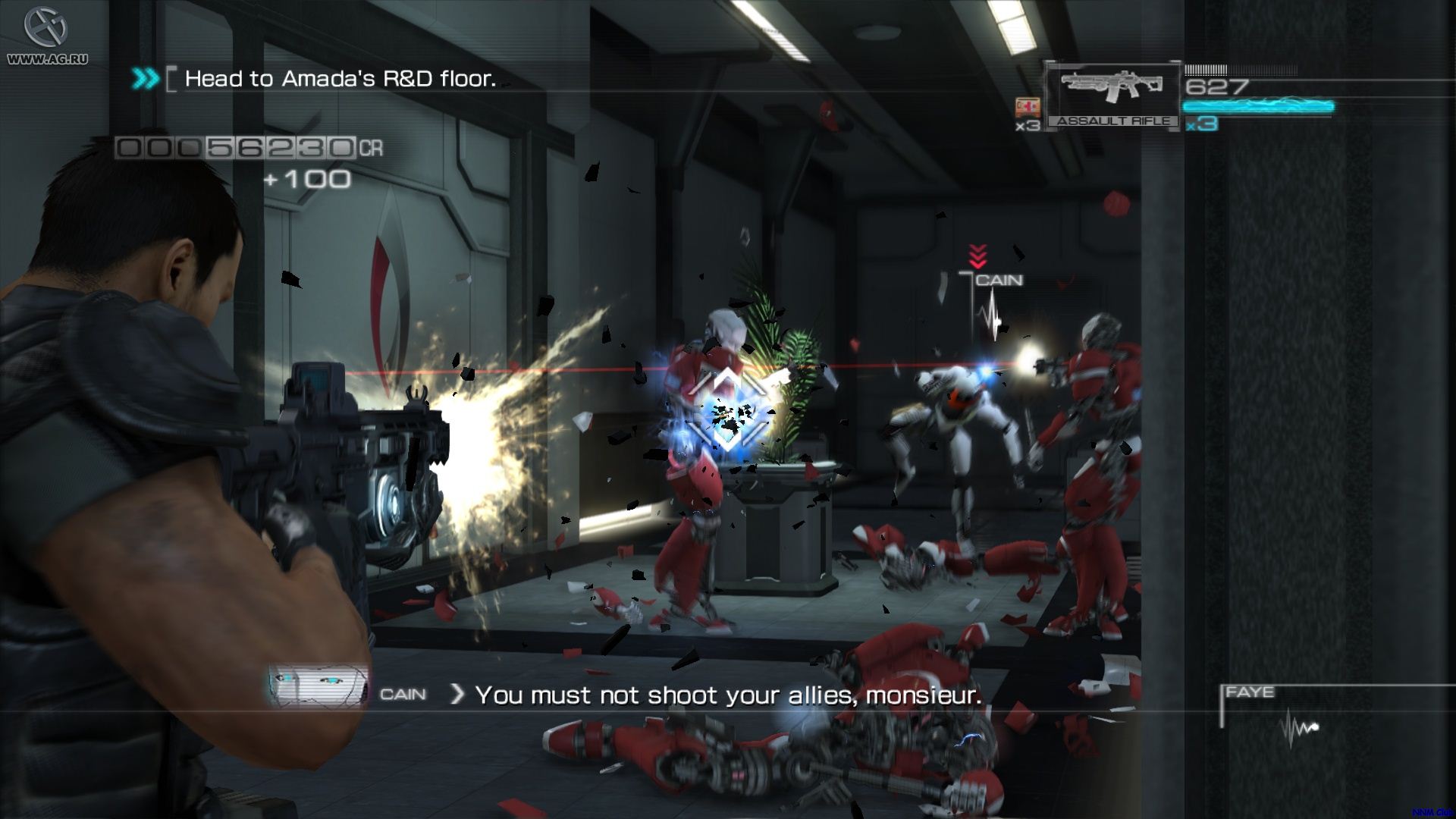Select the first-aid kit item icon
Image resolution: width=1456 pixels, height=819 pixels.
pos(1028,107)
